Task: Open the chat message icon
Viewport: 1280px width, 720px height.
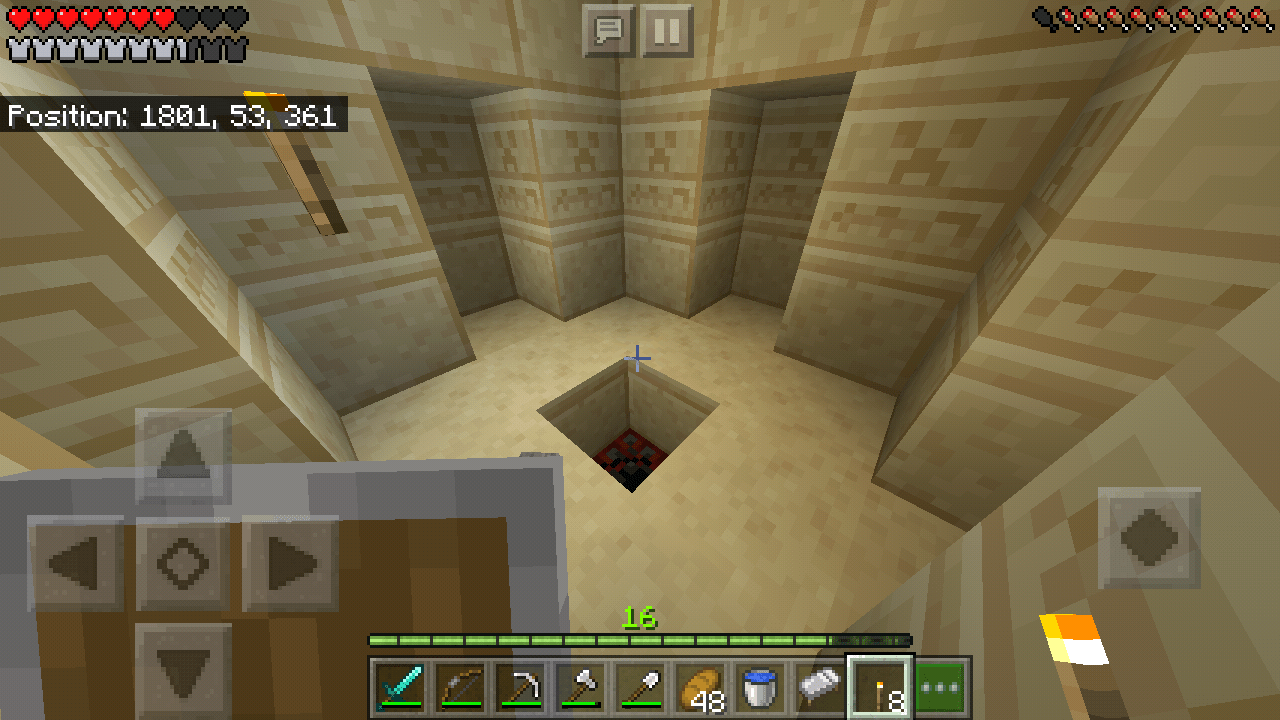Action: [x=608, y=29]
